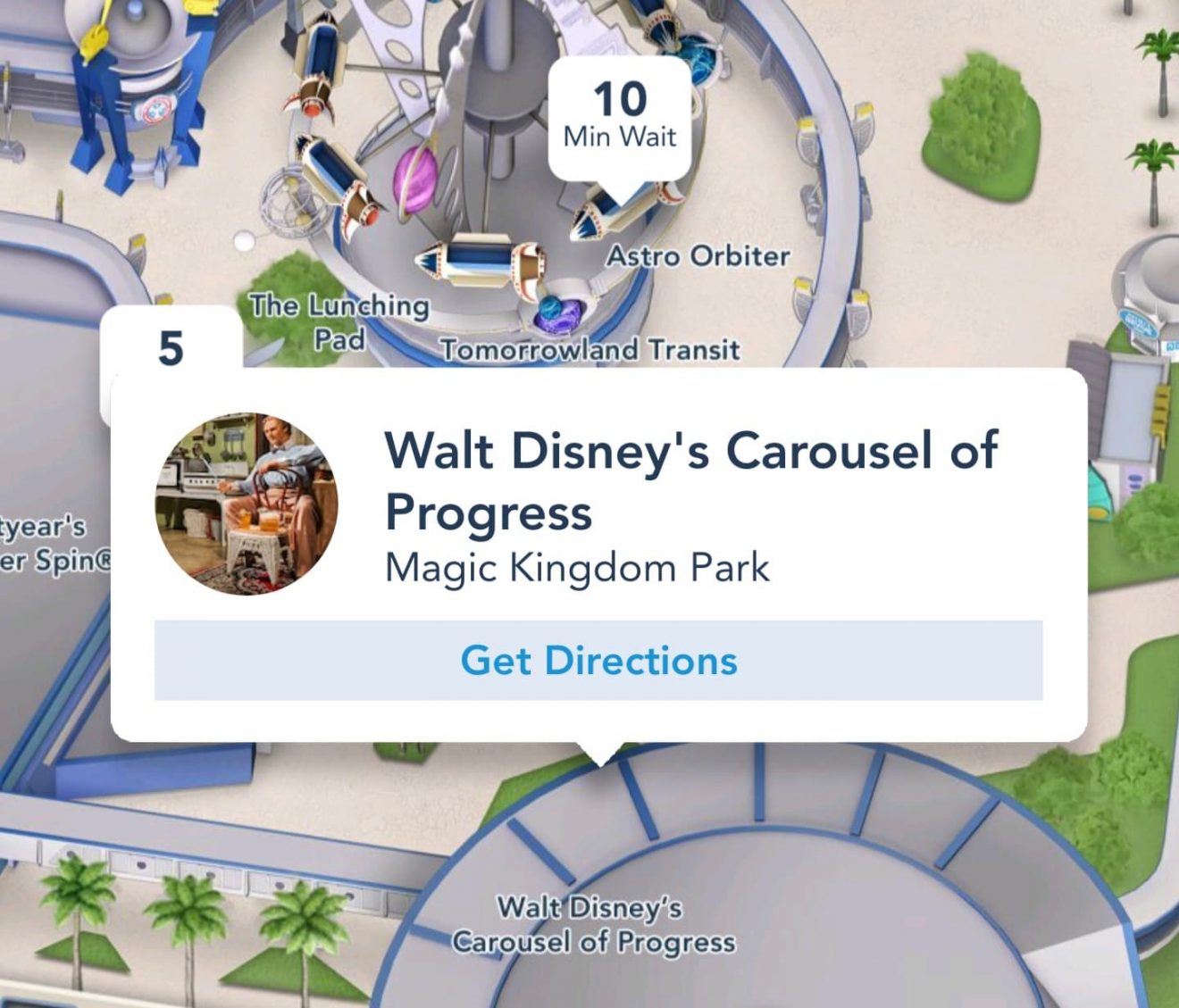Tap the 5 minute wait time callout
This screenshot has width=1179, height=1008.
tap(171, 350)
